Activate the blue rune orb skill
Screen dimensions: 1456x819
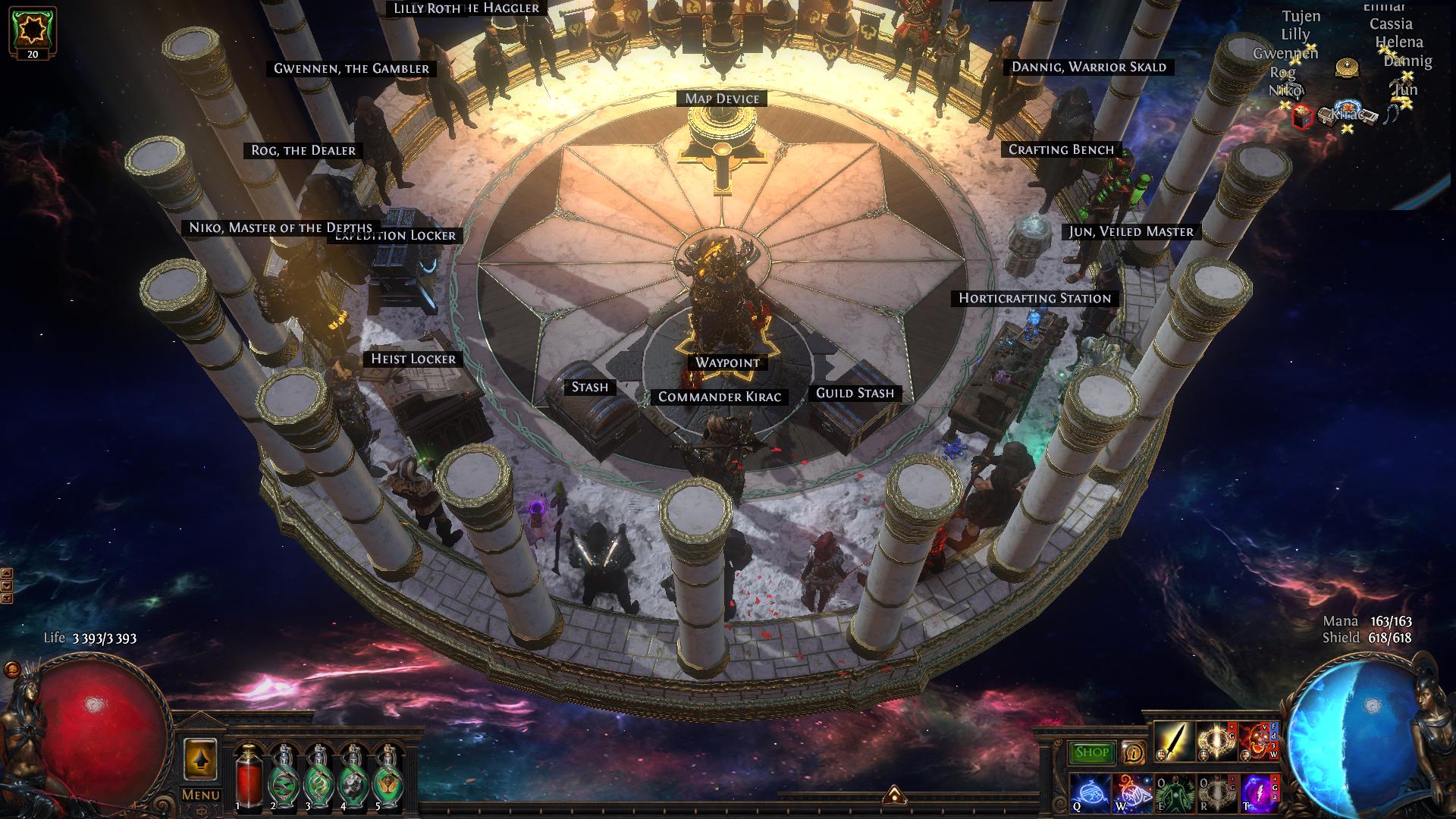1089,793
